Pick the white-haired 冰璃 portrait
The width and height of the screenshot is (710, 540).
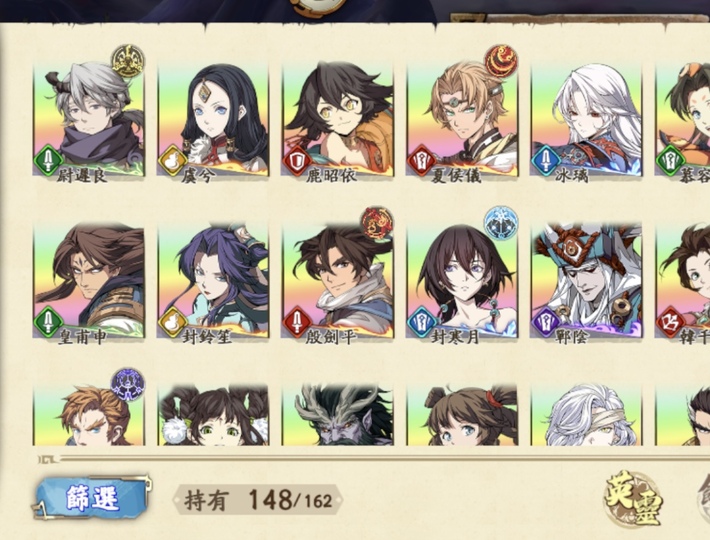point(586,118)
